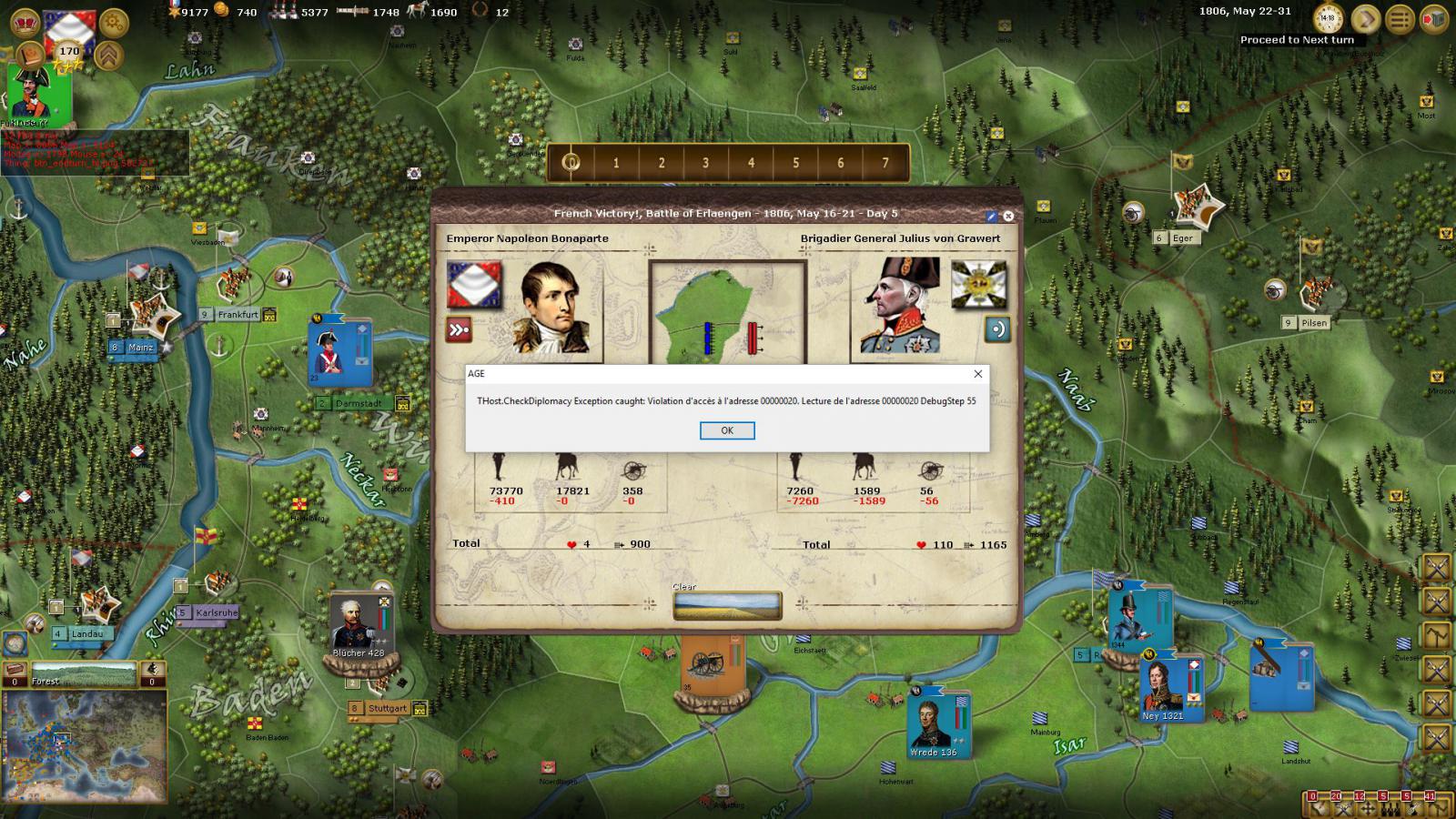Close the battle report window
Image resolution: width=1456 pixels, height=819 pixels.
(x=1008, y=217)
